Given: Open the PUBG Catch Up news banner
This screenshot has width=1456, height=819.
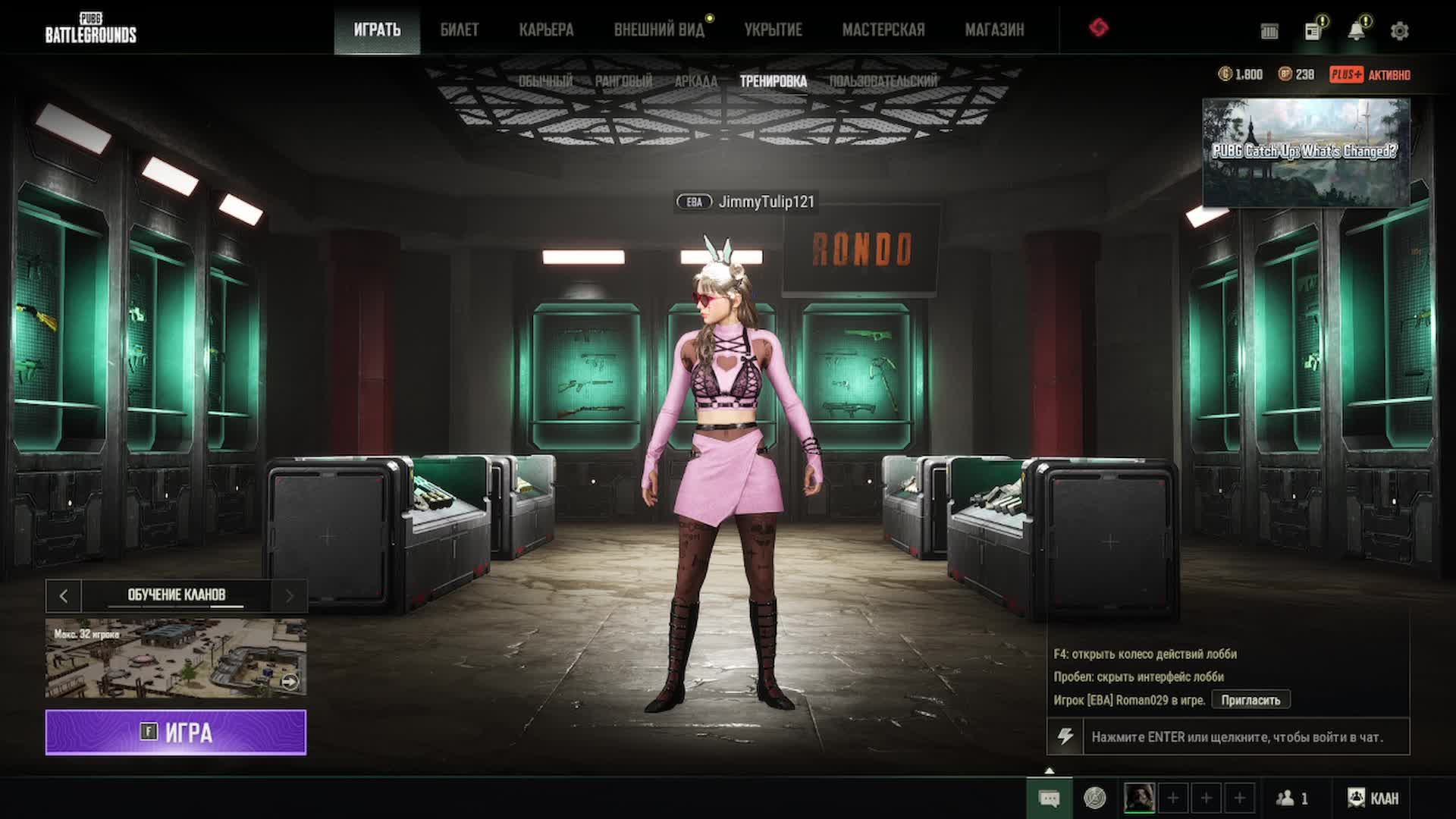Looking at the screenshot, I should [1306, 152].
